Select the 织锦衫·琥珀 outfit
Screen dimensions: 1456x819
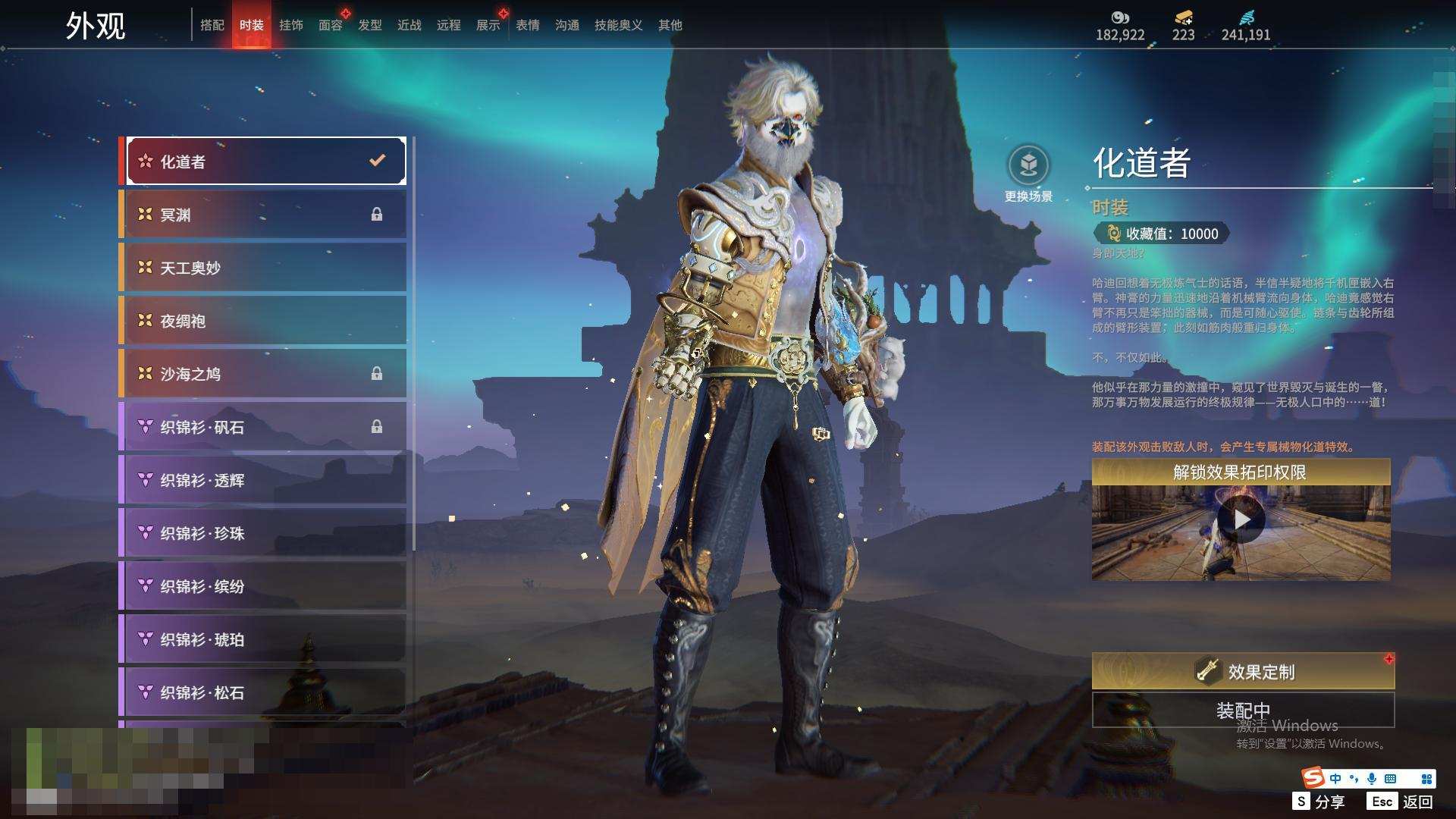(265, 639)
